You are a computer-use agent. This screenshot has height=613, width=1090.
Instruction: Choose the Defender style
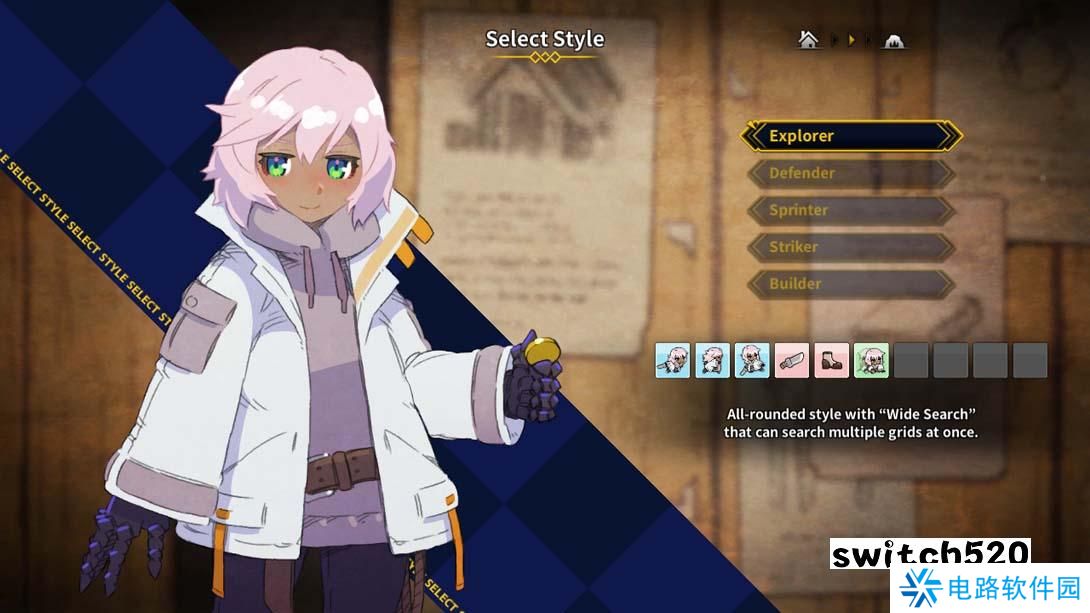point(850,173)
